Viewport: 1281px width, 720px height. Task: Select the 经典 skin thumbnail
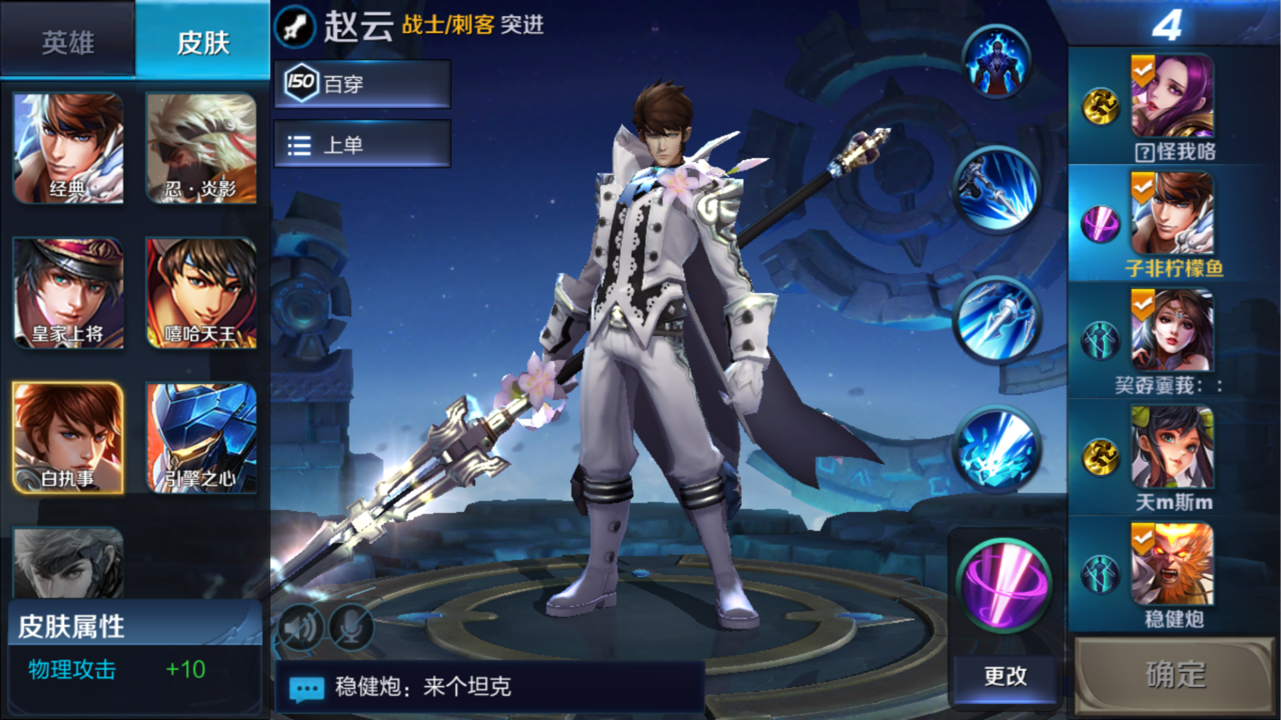click(68, 148)
